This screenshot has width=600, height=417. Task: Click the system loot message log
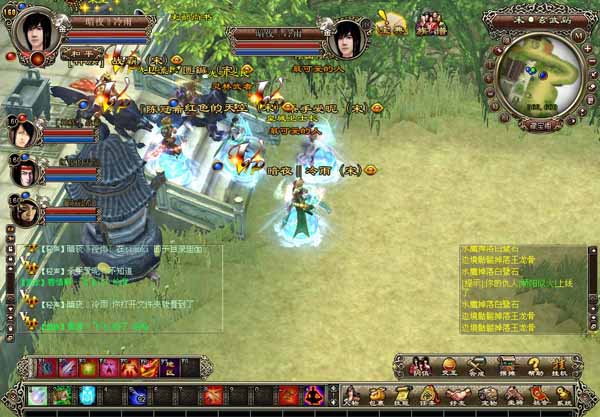(x=511, y=292)
